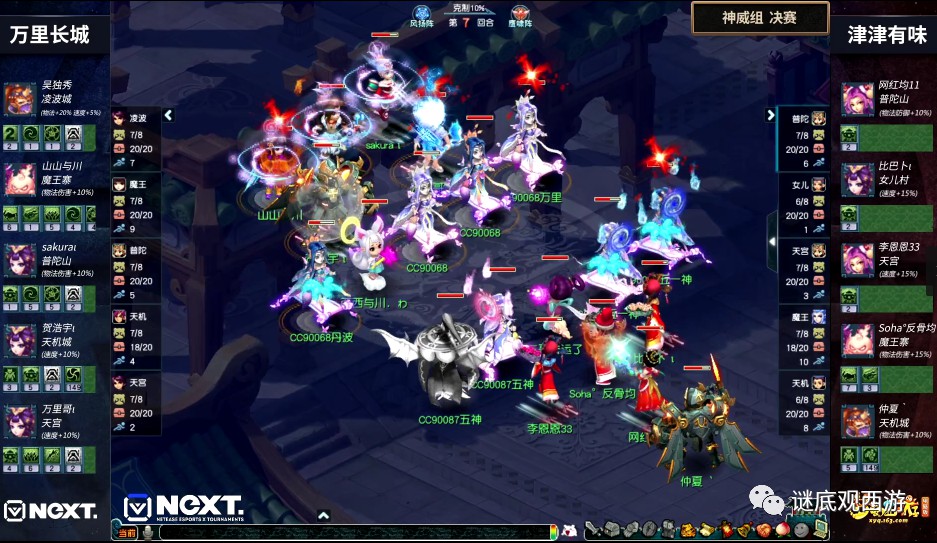Select player 吴独秀 portrait in left team
Screen dimensions: 937x543
pos(19,99)
